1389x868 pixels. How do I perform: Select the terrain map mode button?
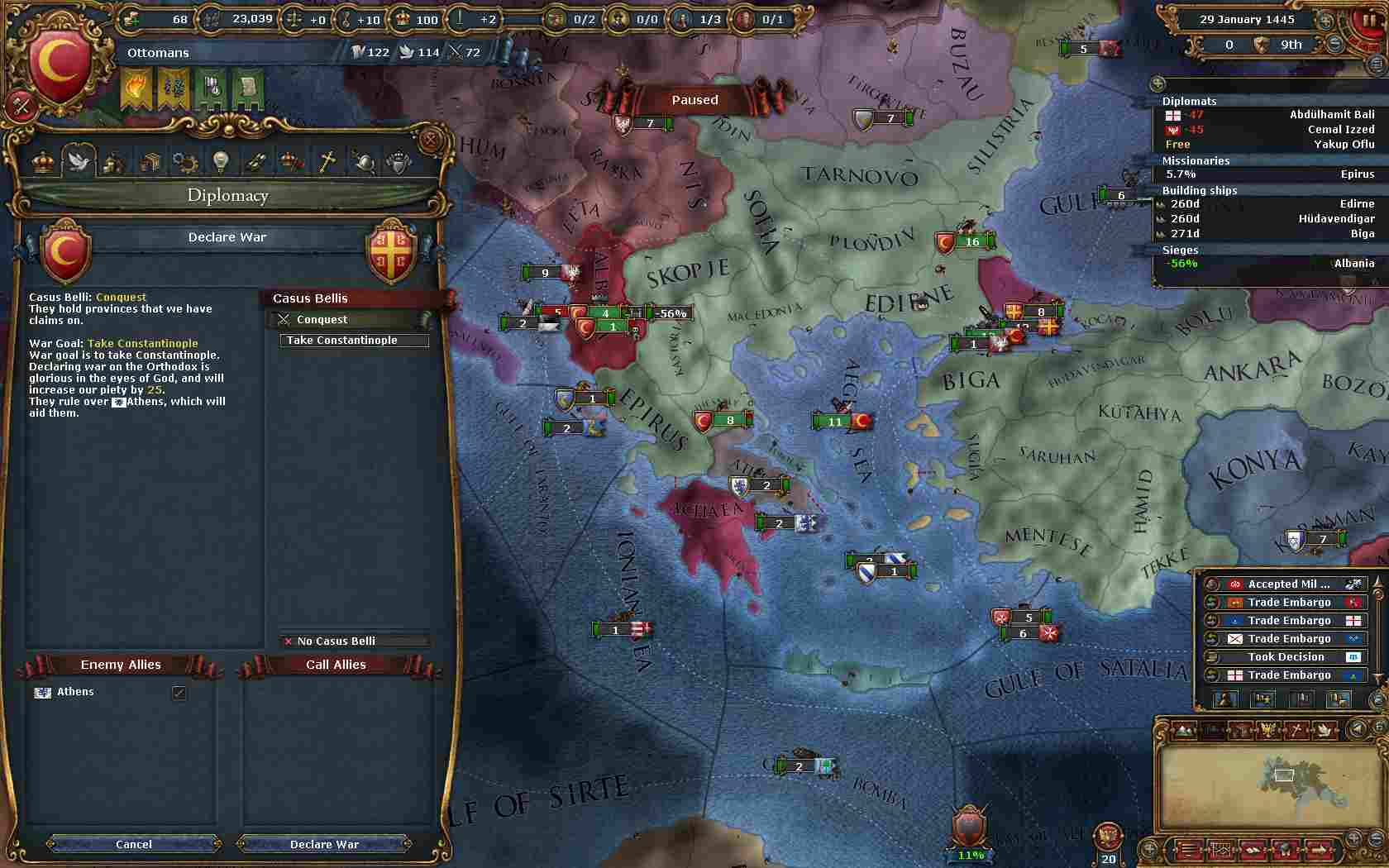click(x=1185, y=730)
